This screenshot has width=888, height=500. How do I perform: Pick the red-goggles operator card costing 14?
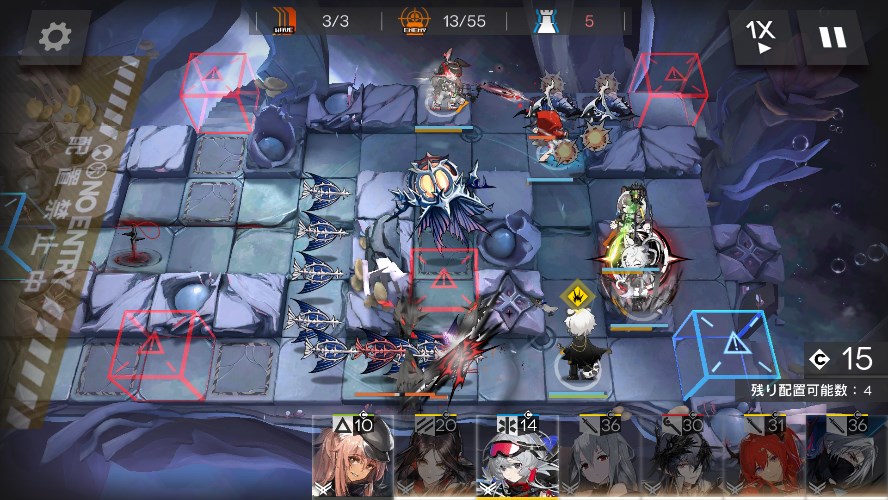coord(518,458)
